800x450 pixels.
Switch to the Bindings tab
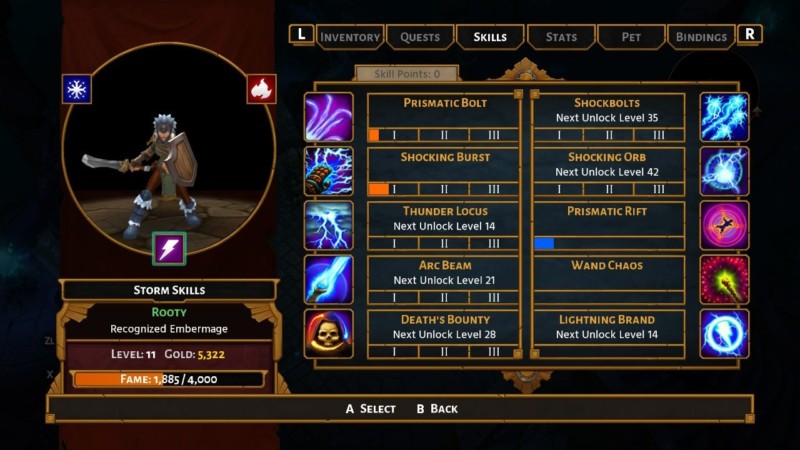point(701,37)
